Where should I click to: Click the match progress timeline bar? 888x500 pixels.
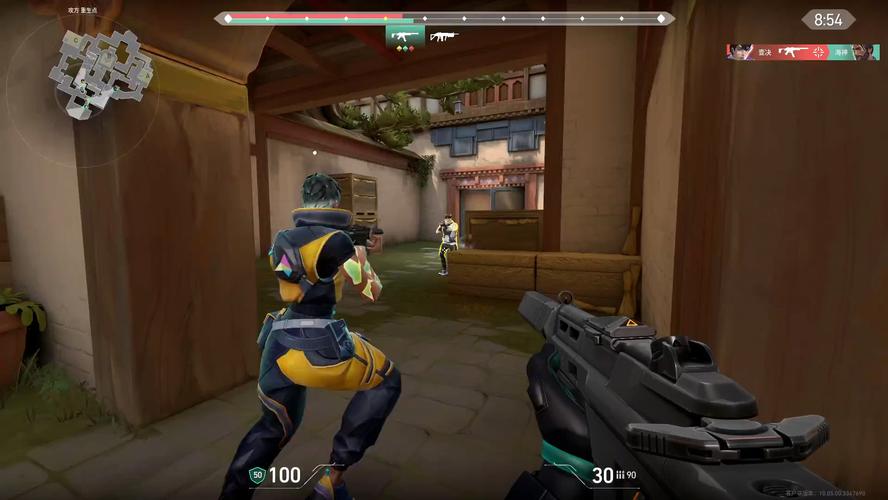444,18
